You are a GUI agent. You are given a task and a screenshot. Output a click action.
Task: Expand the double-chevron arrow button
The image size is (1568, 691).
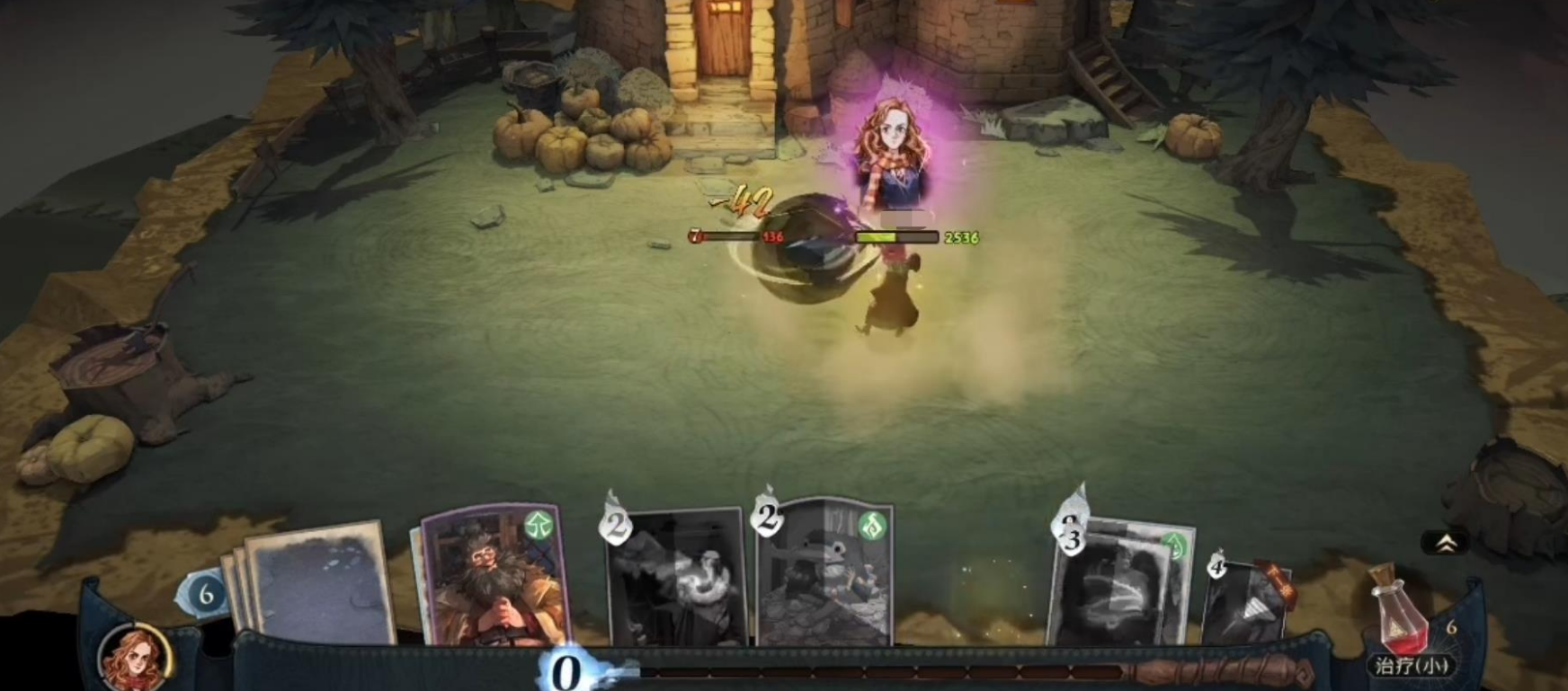pos(1446,543)
